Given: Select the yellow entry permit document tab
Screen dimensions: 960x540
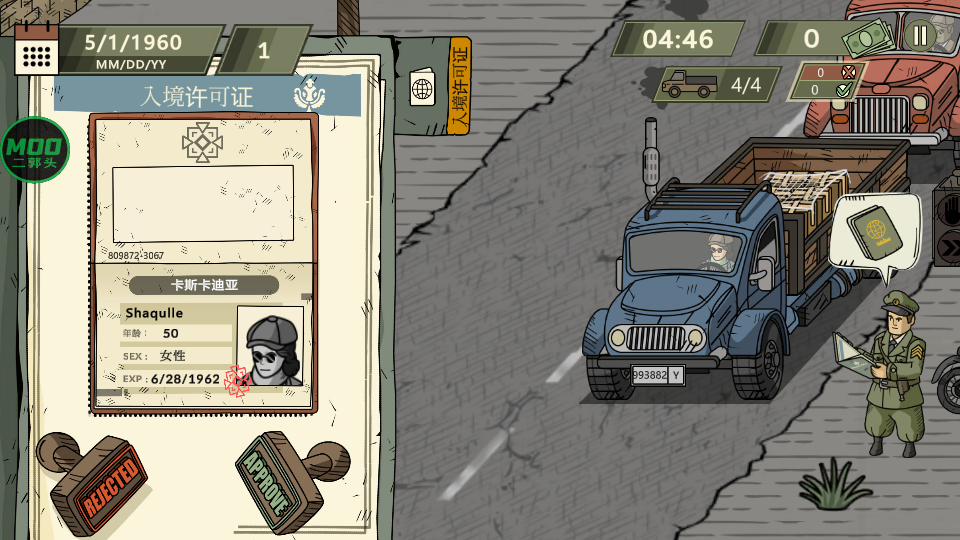Looking at the screenshot, I should click(x=459, y=85).
